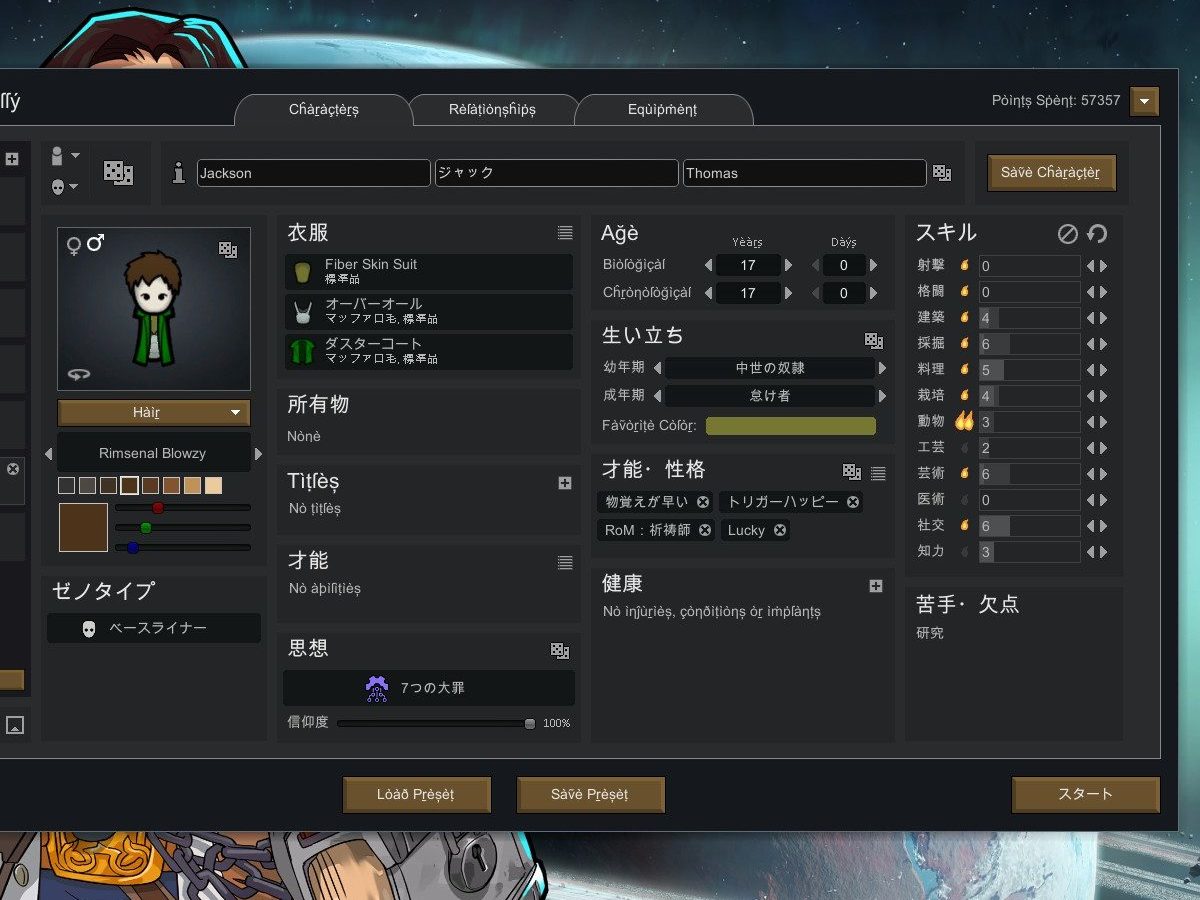Remove the トリガーハッピー trait

(x=853, y=502)
